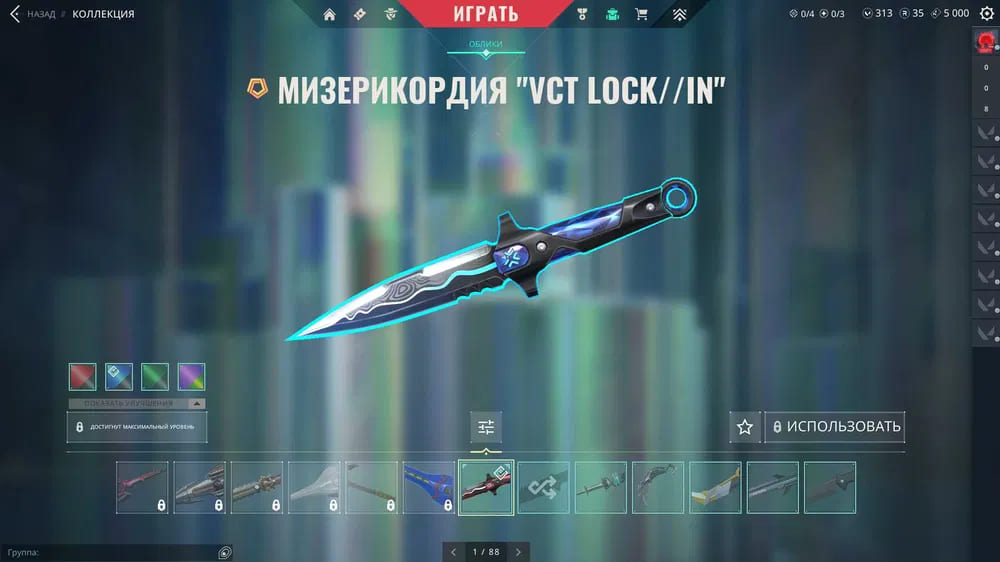This screenshot has width=1000, height=562.
Task: Choose the green color variant swatch
Action: 155,377
